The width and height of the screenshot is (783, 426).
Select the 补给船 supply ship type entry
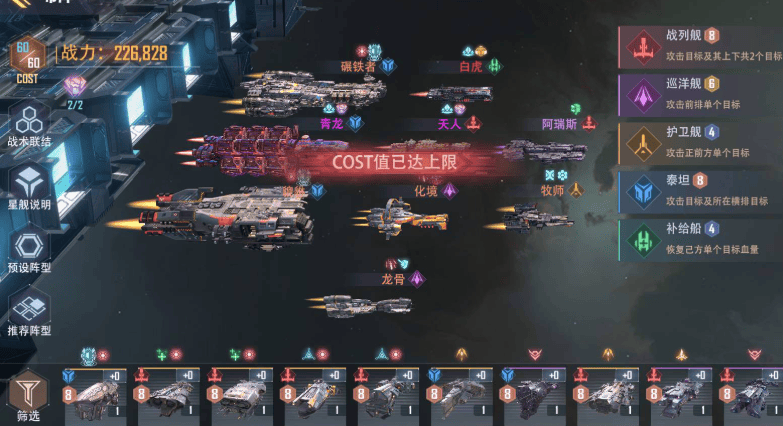pyautogui.click(x=700, y=240)
